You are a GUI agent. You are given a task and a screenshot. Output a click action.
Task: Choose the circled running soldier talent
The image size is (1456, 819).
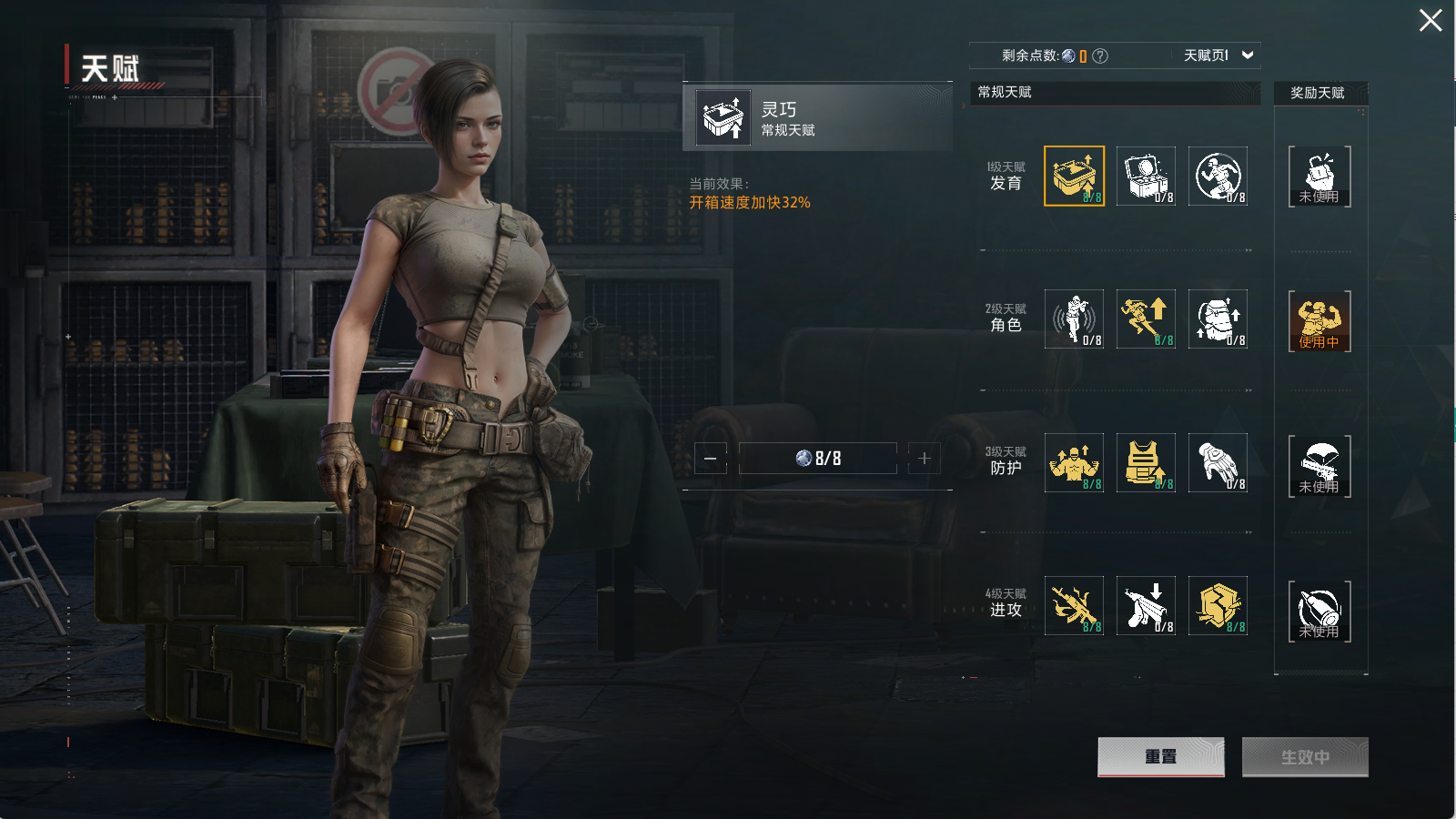1218,176
